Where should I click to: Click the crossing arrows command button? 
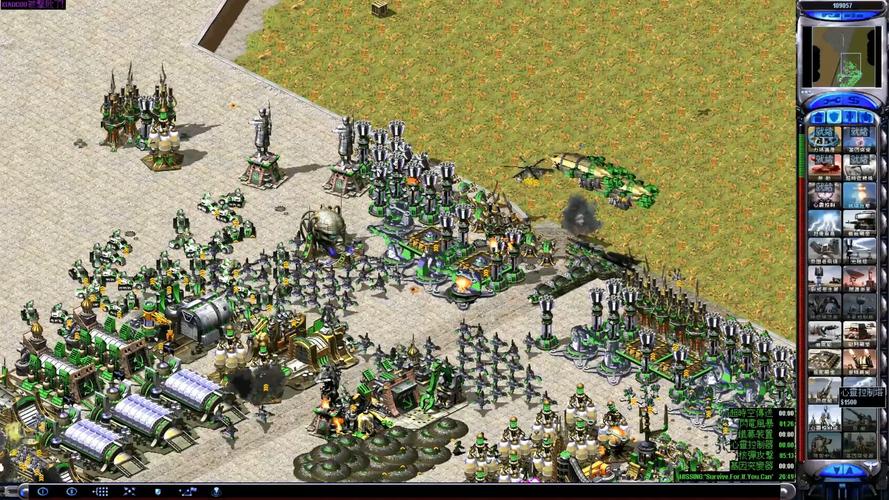pyautogui.click(x=130, y=492)
